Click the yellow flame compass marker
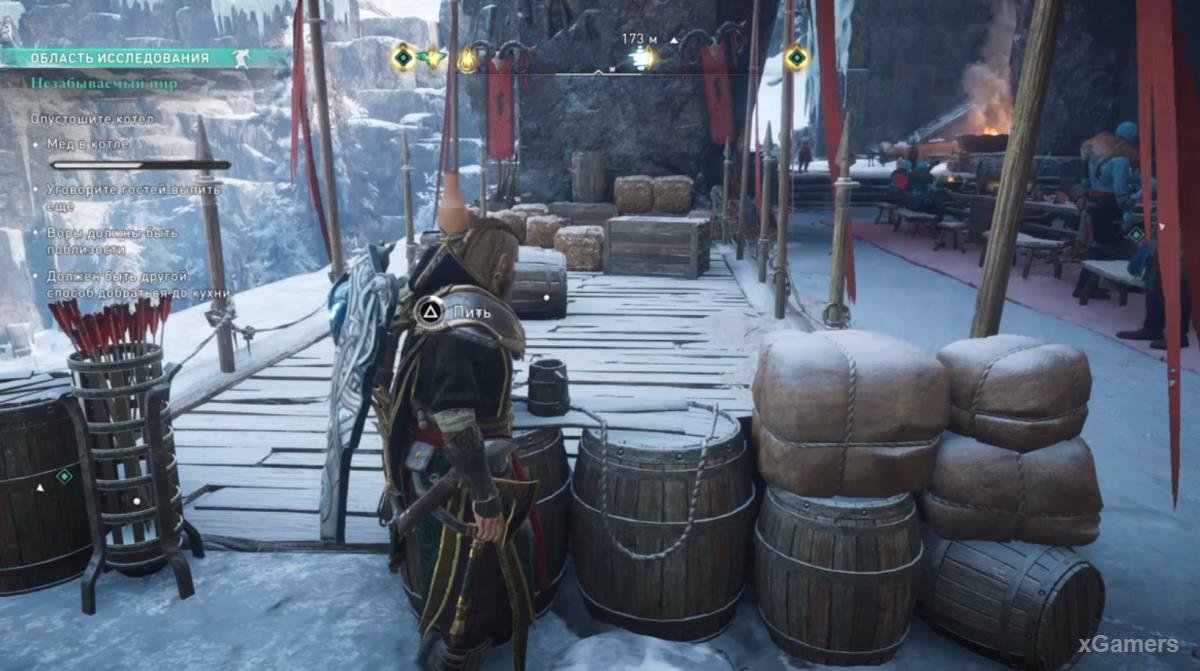The height and width of the screenshot is (671, 1200). coord(467,59)
